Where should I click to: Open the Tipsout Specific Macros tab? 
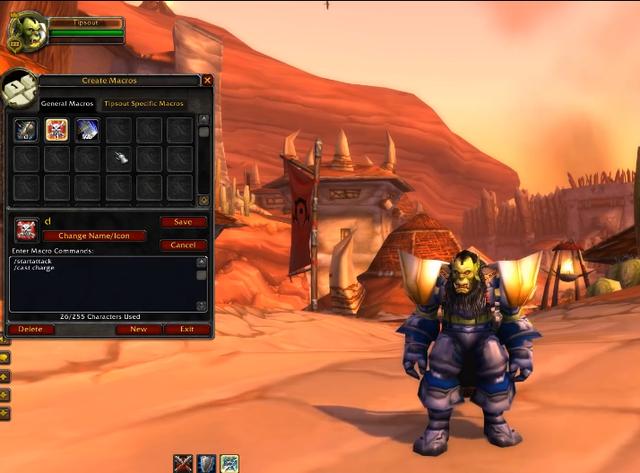point(143,103)
